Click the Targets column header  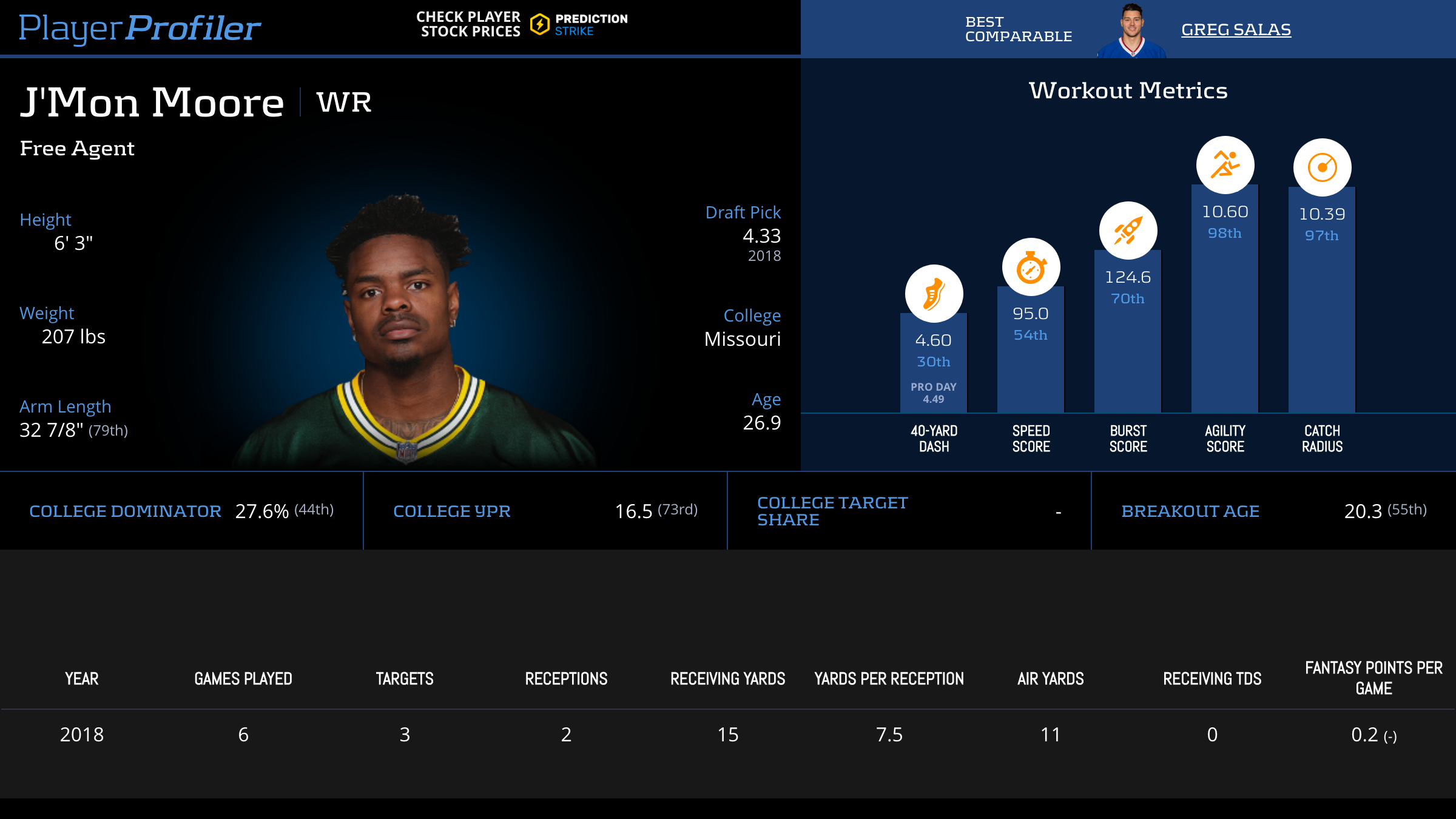pos(405,679)
